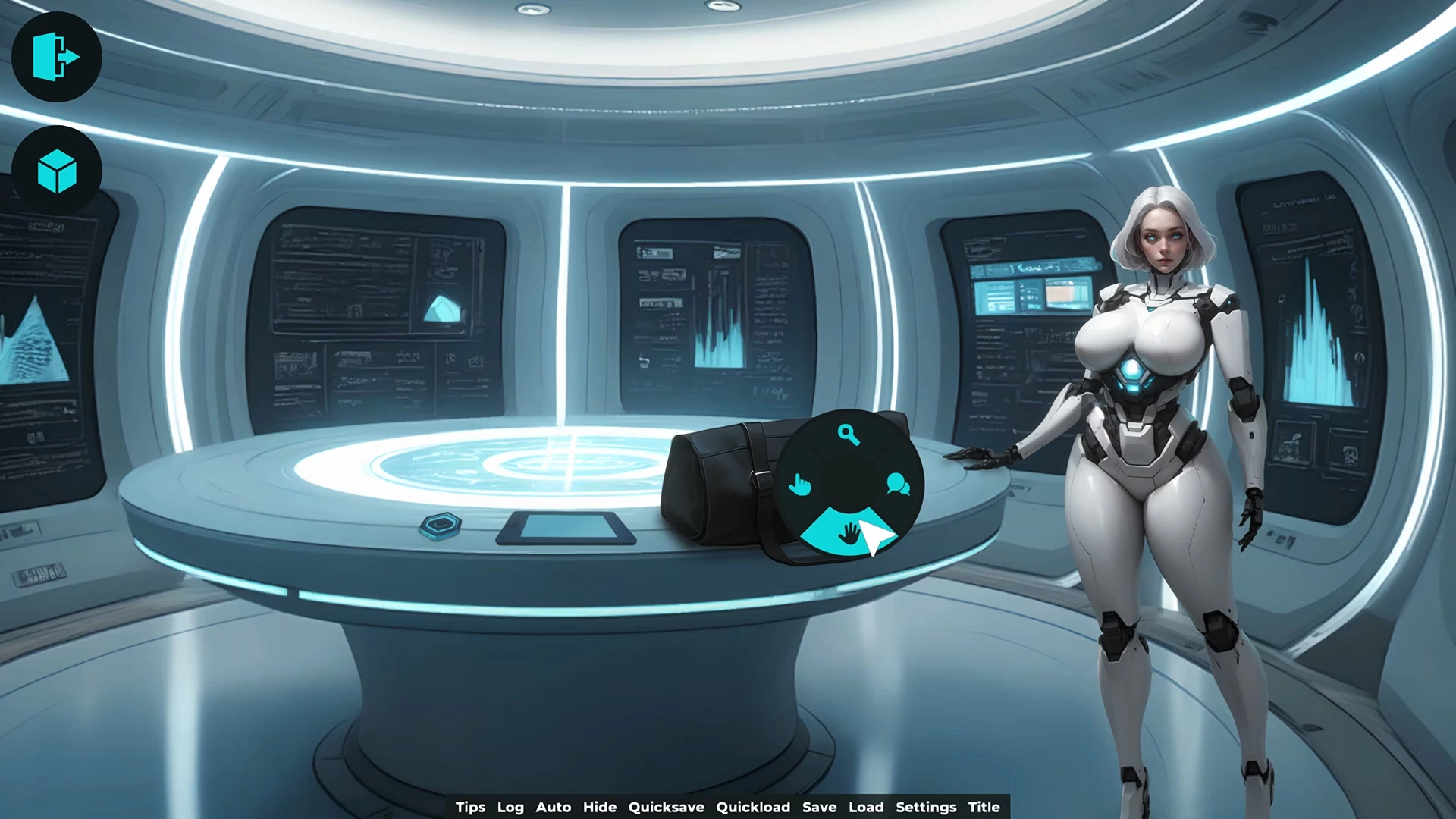Choose the pointing finger action

799,484
